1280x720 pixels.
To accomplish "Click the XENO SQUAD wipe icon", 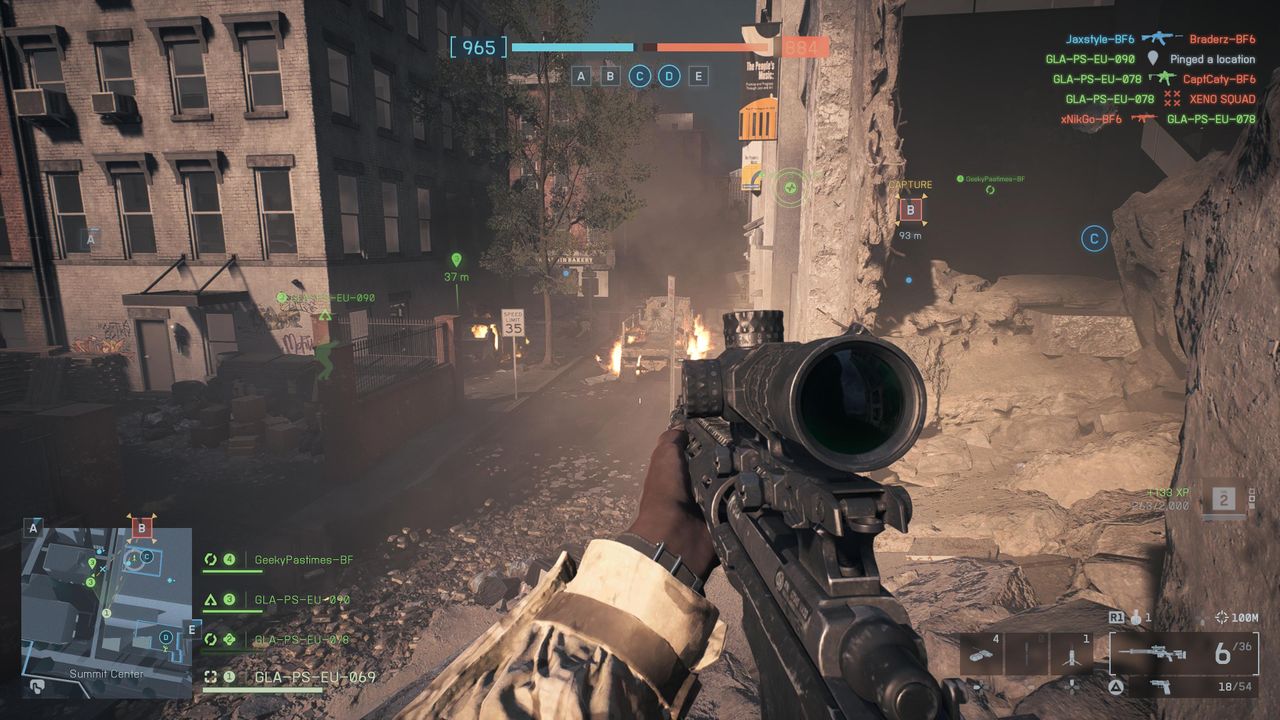I will [1172, 98].
